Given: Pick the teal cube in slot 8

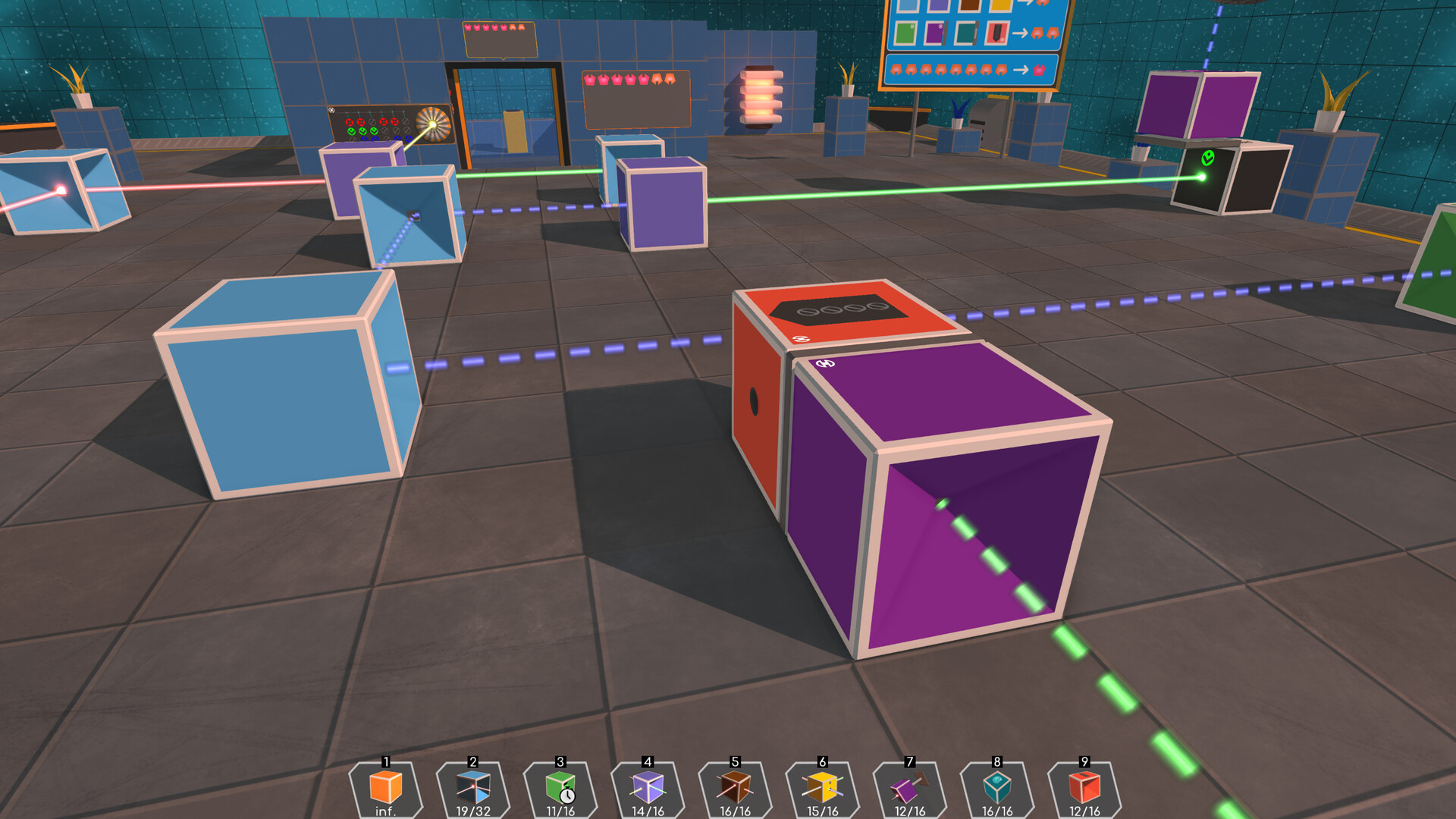Looking at the screenshot, I should [996, 789].
